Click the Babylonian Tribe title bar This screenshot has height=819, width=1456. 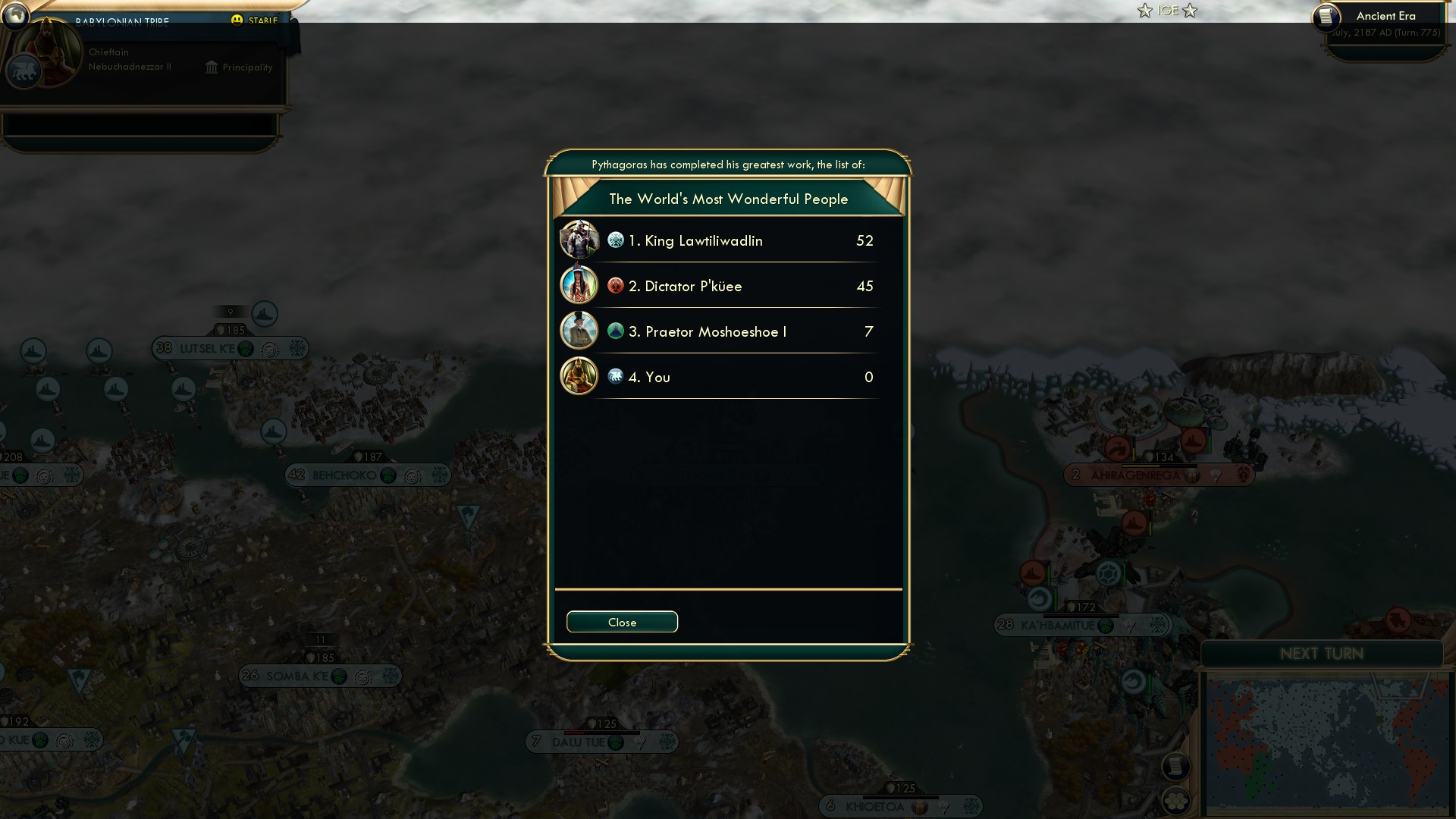coord(121,21)
